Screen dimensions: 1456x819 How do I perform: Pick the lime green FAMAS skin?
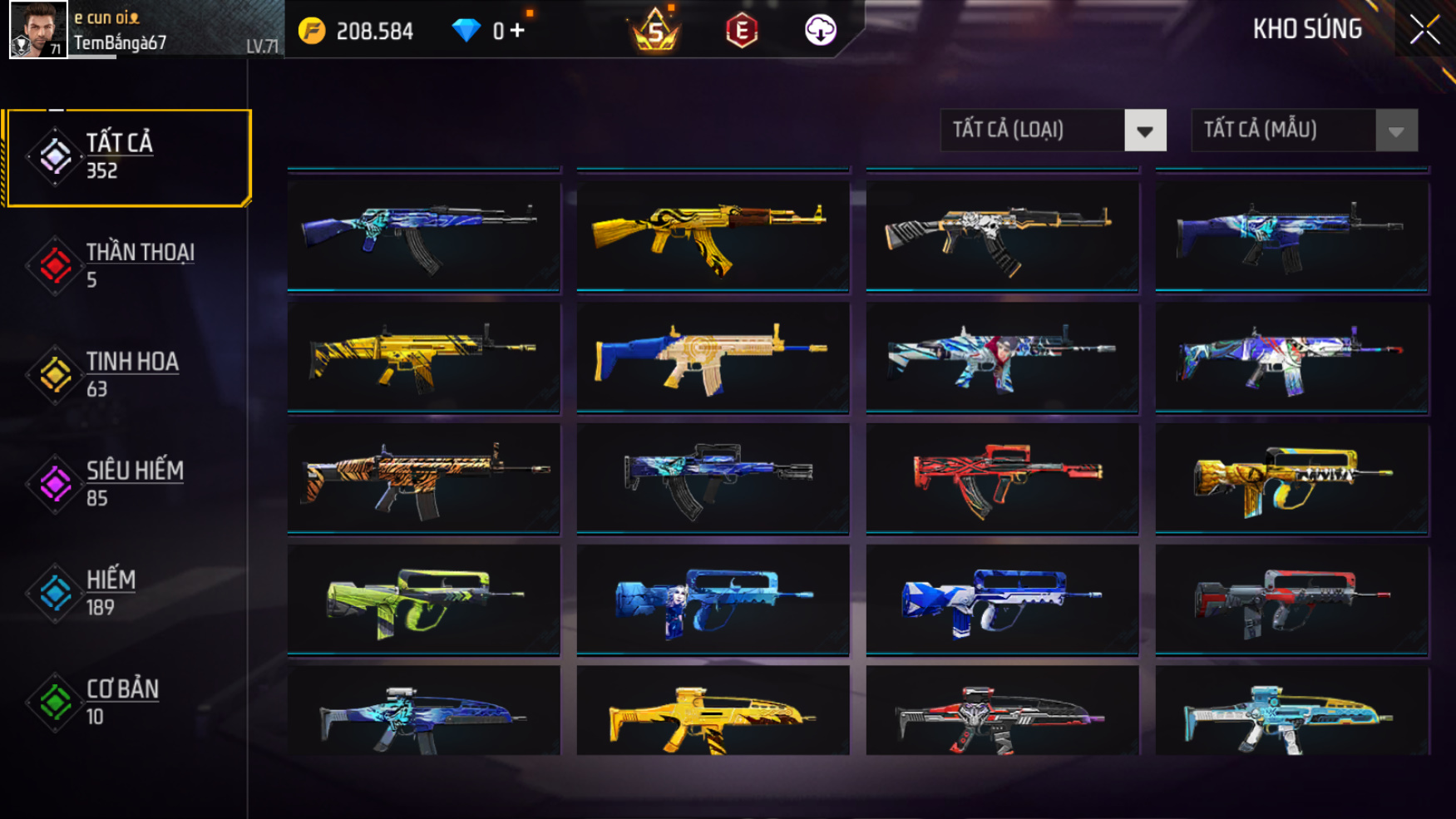pyautogui.click(x=423, y=599)
